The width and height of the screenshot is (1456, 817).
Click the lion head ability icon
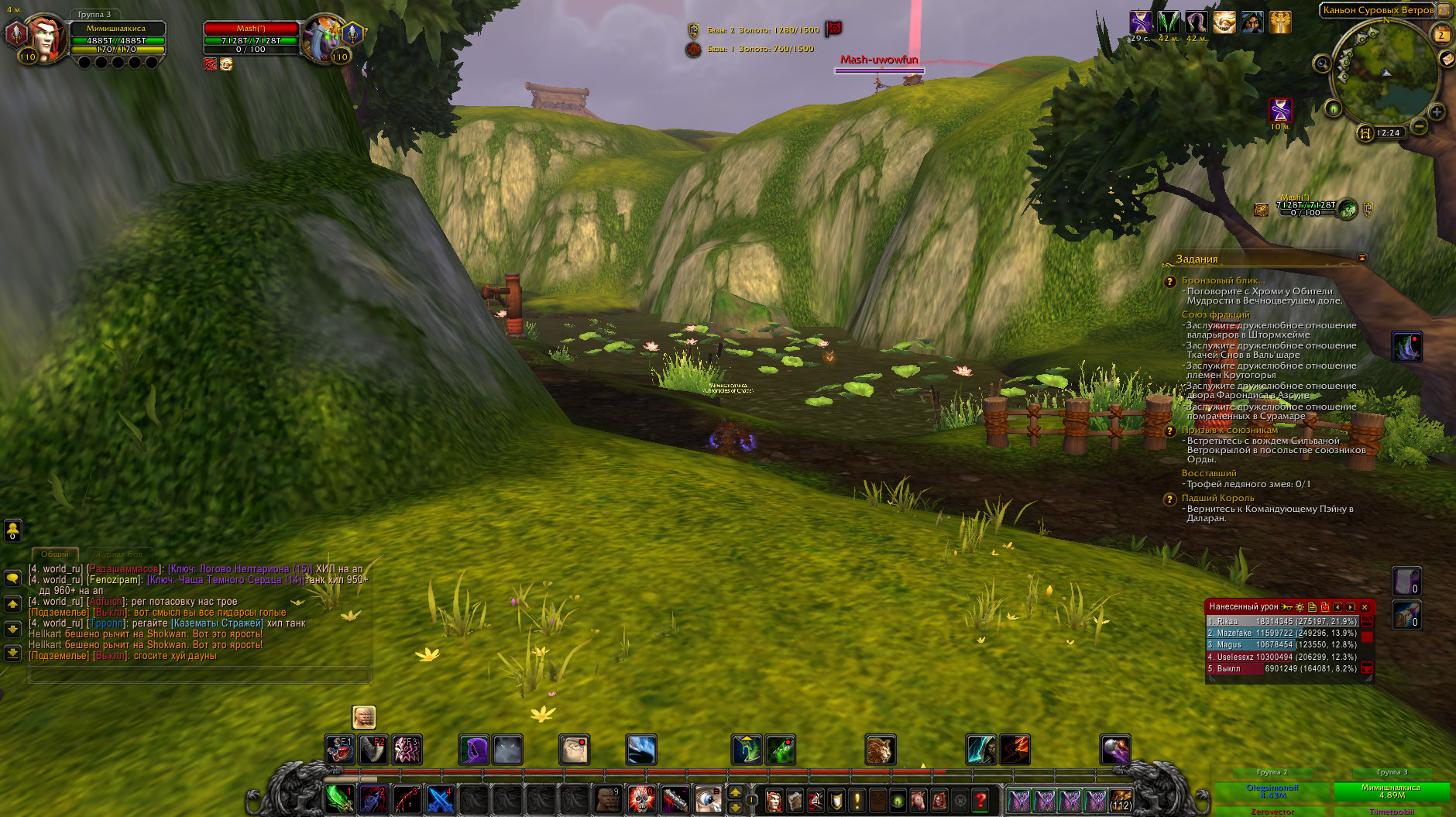pos(880,750)
